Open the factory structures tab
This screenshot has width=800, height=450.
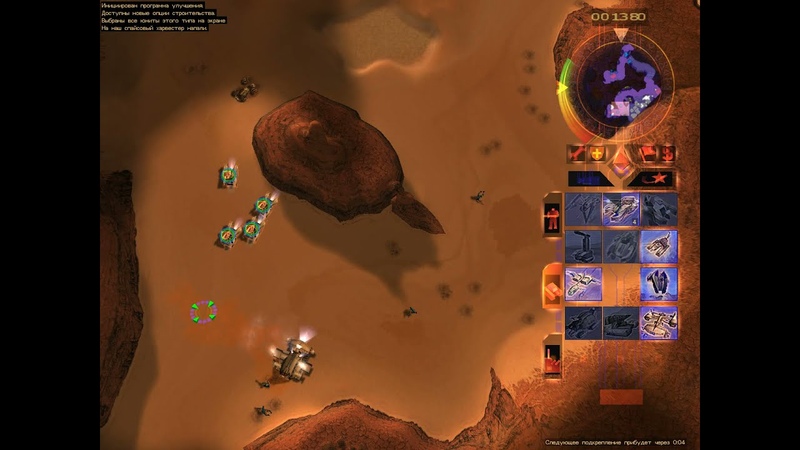[x=551, y=357]
